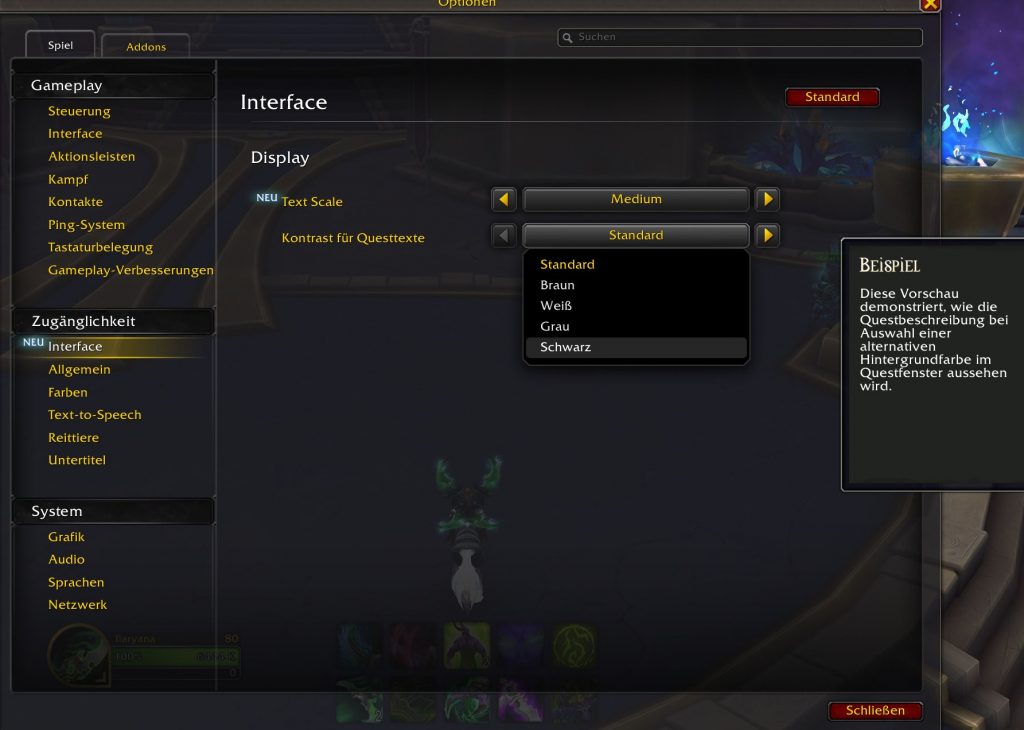Open the Grafik system settings
1024x730 pixels.
[x=66, y=537]
